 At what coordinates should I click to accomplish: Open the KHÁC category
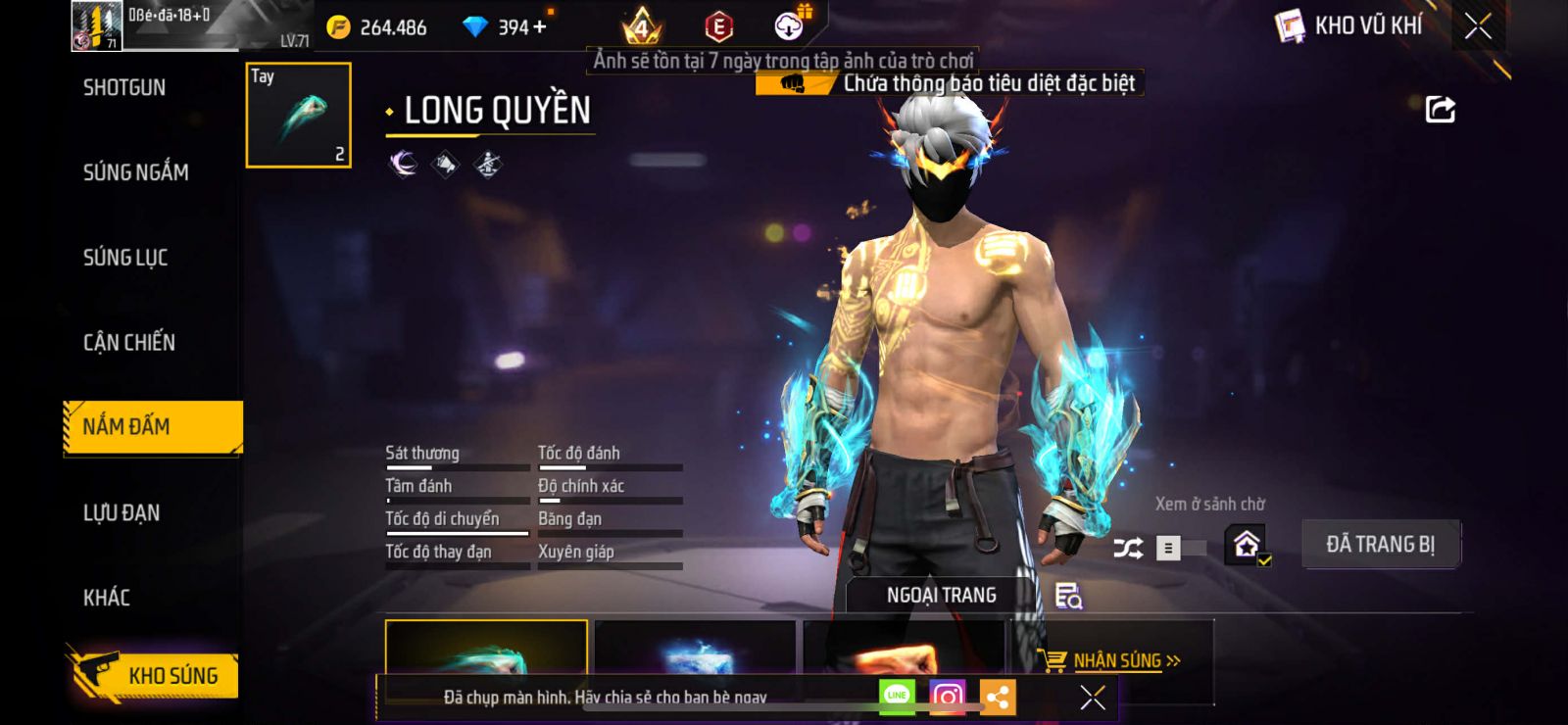107,598
